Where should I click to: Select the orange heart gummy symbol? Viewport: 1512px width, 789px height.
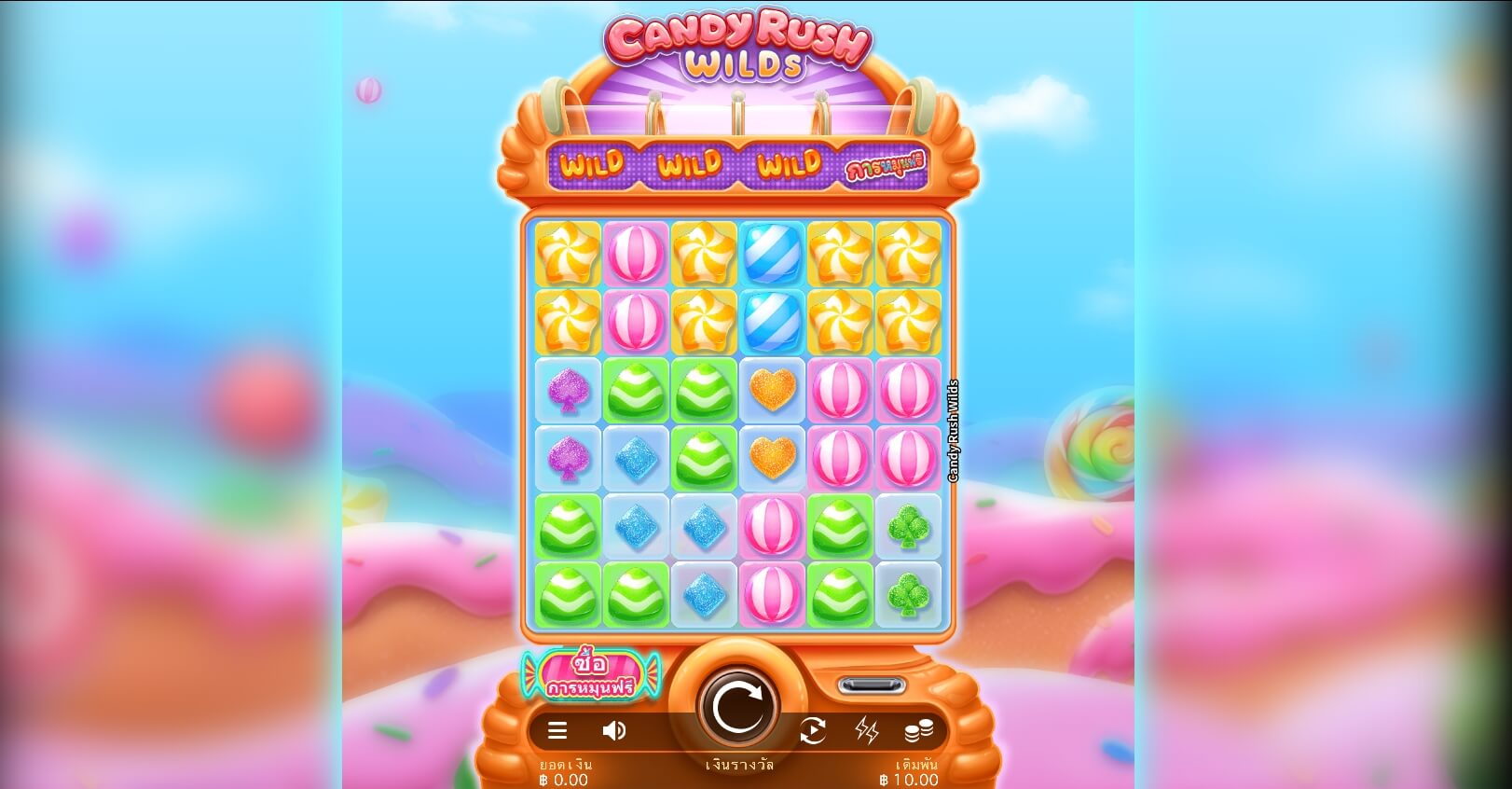pyautogui.click(x=773, y=391)
